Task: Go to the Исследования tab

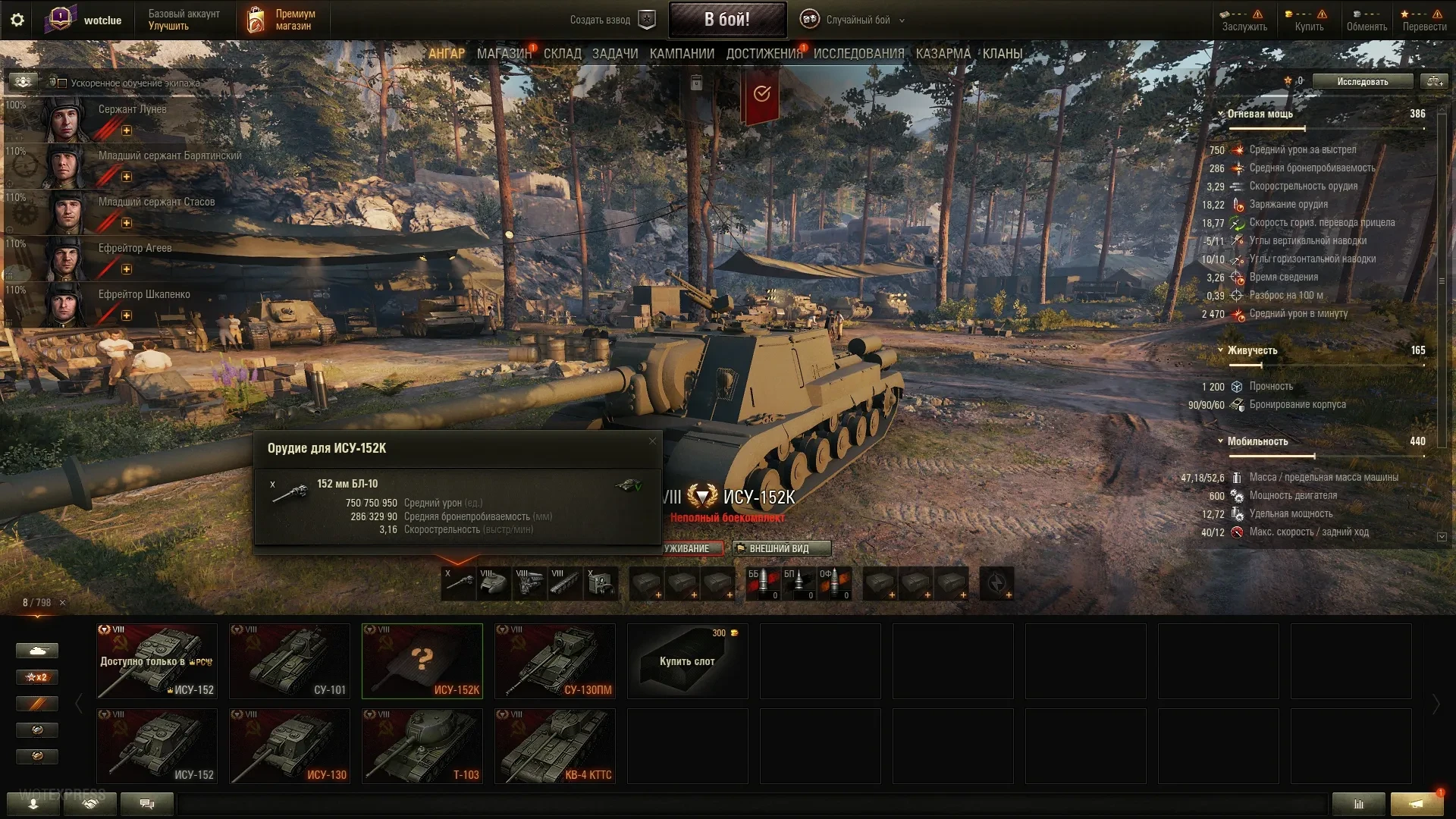Action: point(858,54)
